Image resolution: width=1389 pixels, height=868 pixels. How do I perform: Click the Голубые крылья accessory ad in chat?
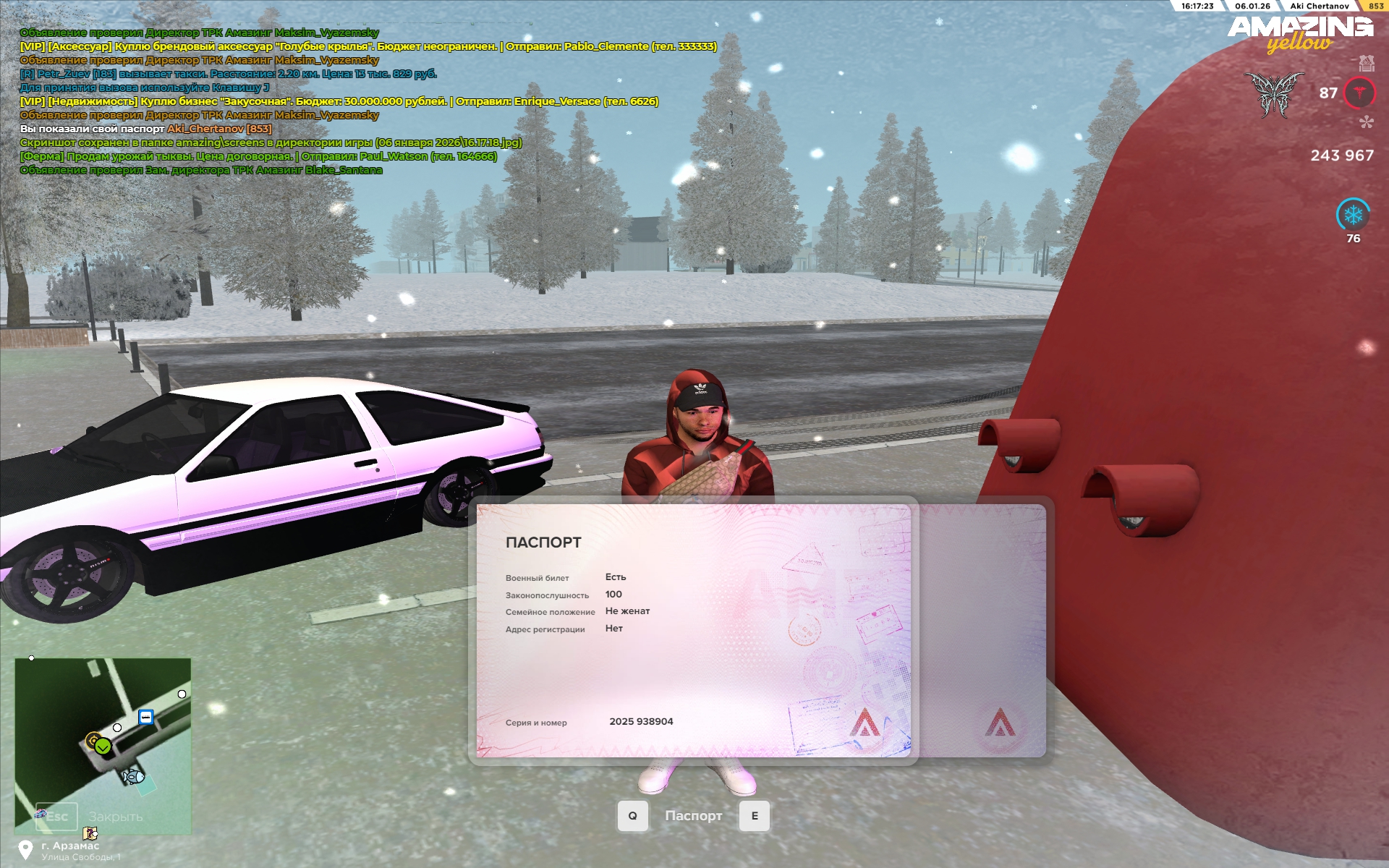pos(368,46)
